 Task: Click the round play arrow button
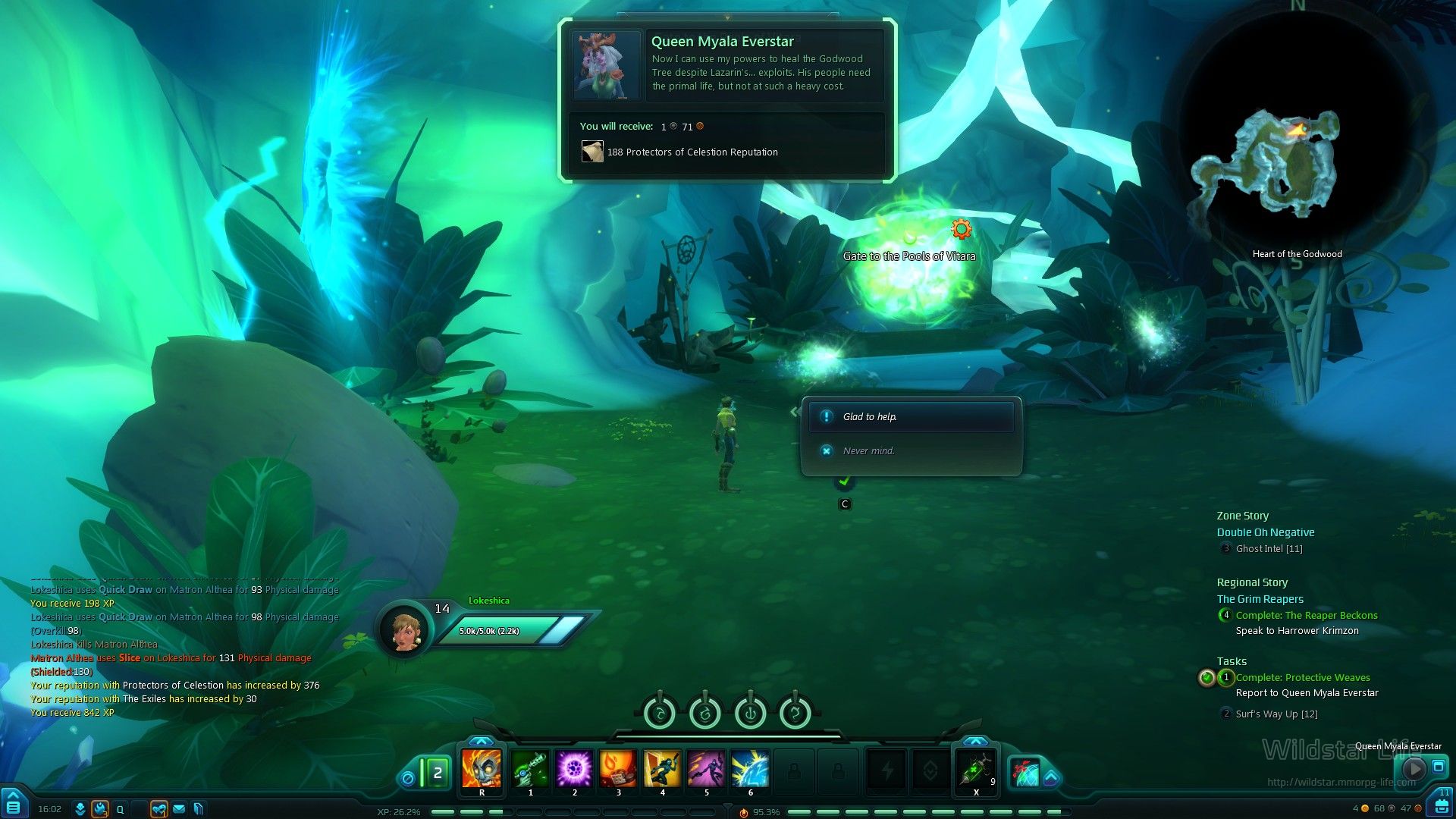coord(1414,768)
